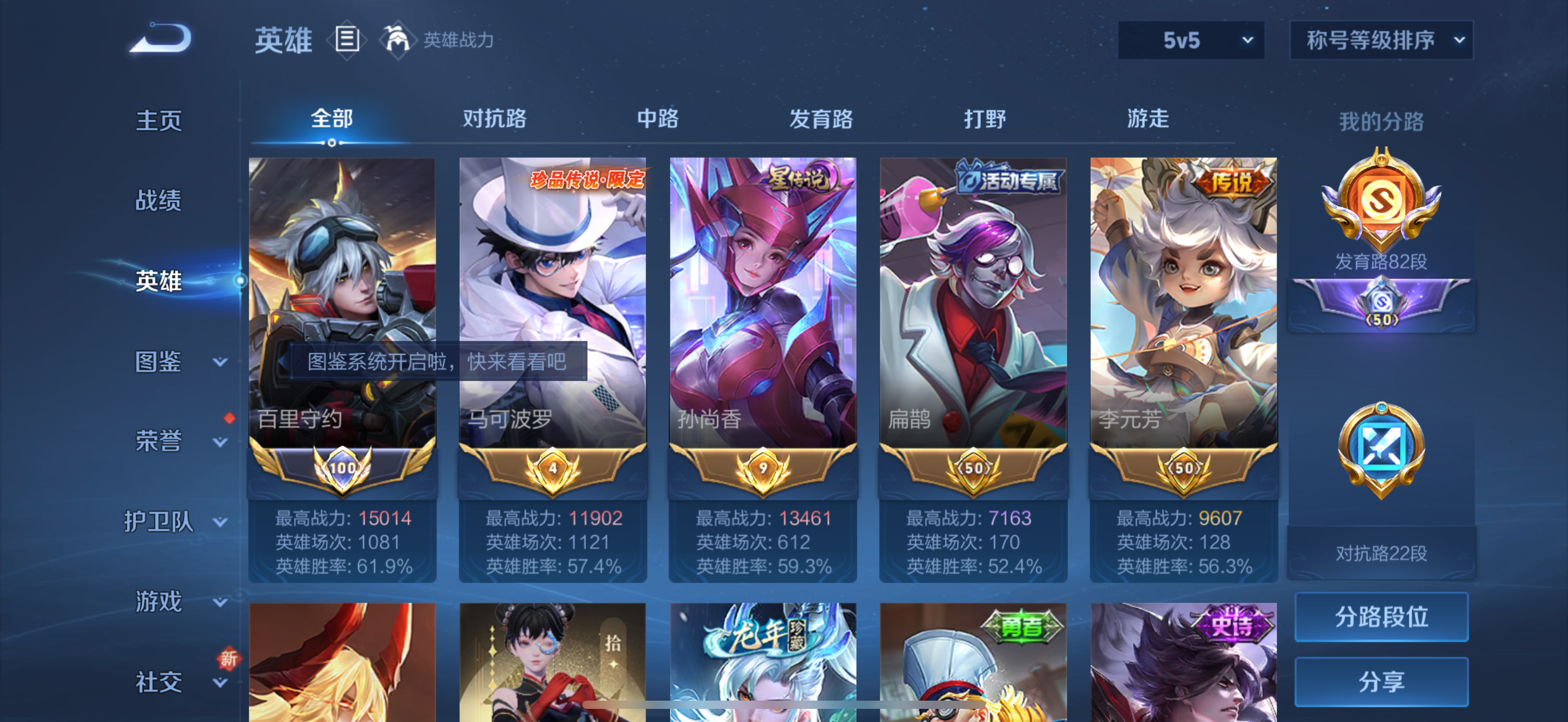Open the hero list icon beside 英雄 title
This screenshot has height=722, width=1568.
coord(347,39)
